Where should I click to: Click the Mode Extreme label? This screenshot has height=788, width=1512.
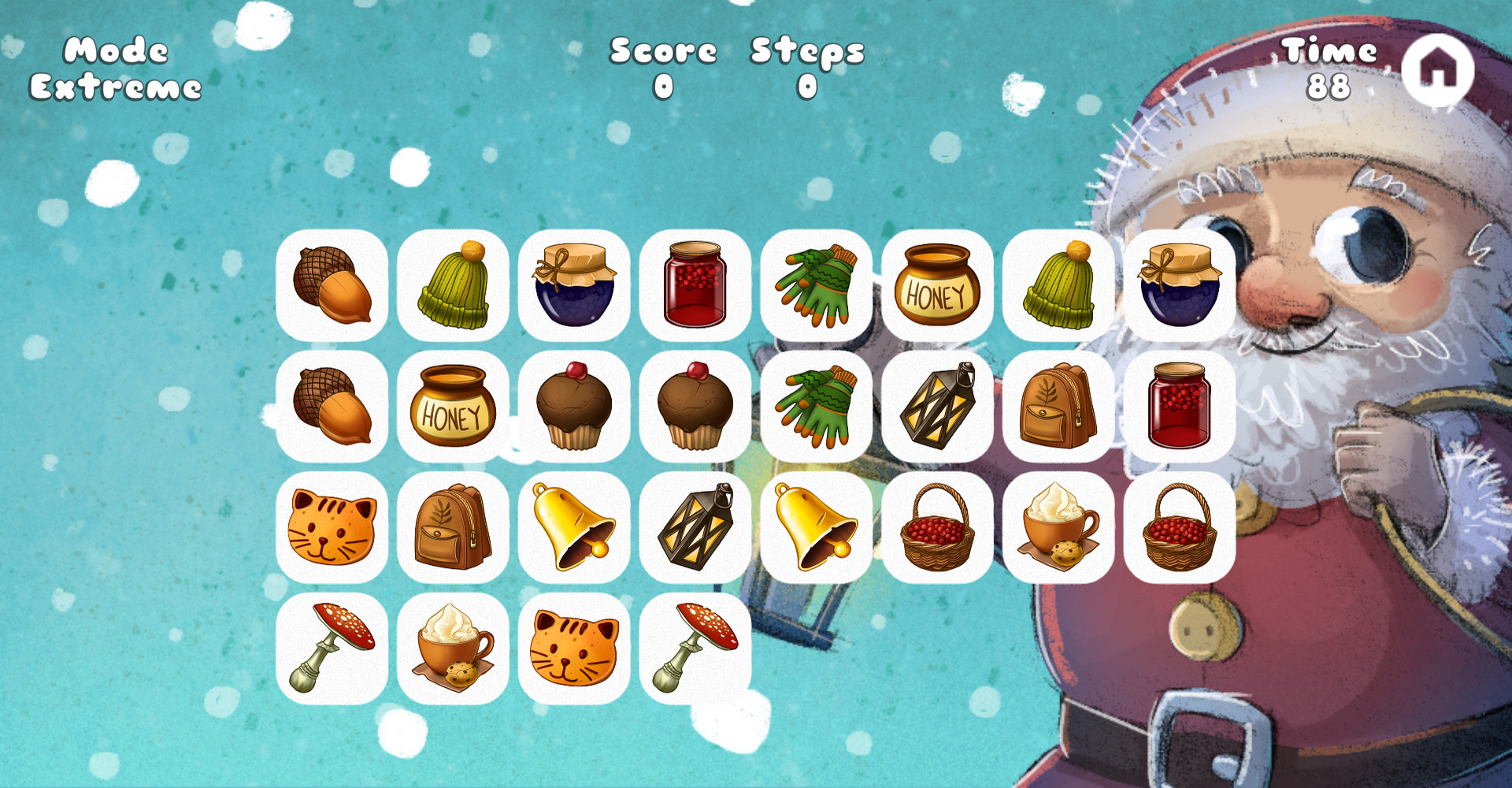point(117,67)
